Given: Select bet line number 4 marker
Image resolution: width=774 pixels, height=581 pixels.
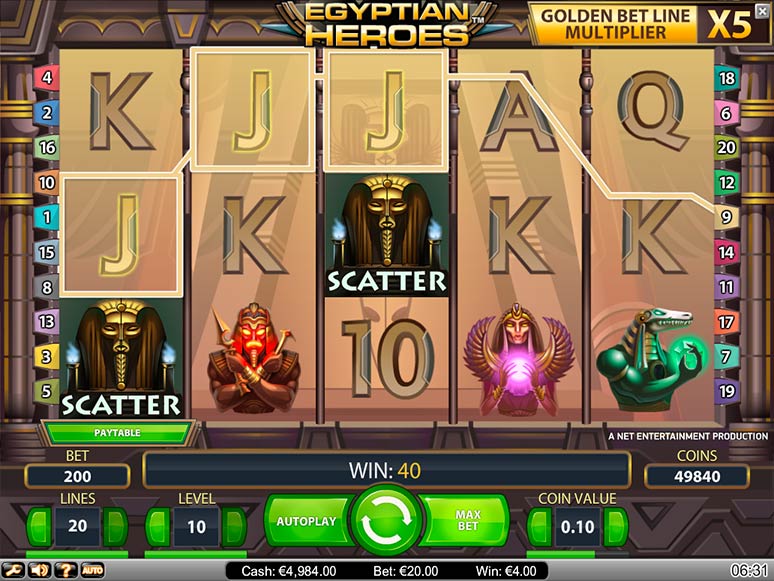Looking at the screenshot, I should (46, 77).
